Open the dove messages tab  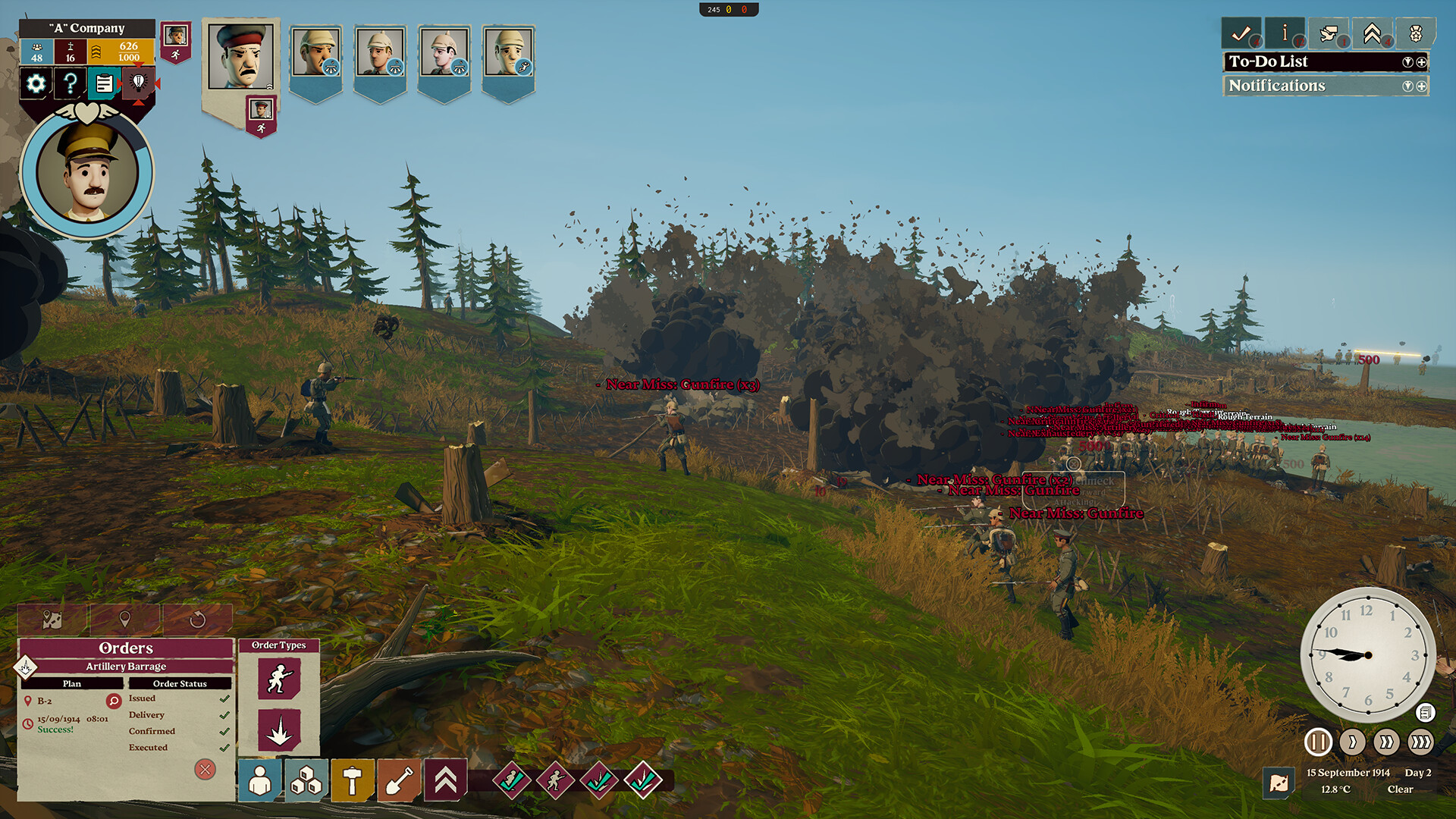[x=1328, y=33]
